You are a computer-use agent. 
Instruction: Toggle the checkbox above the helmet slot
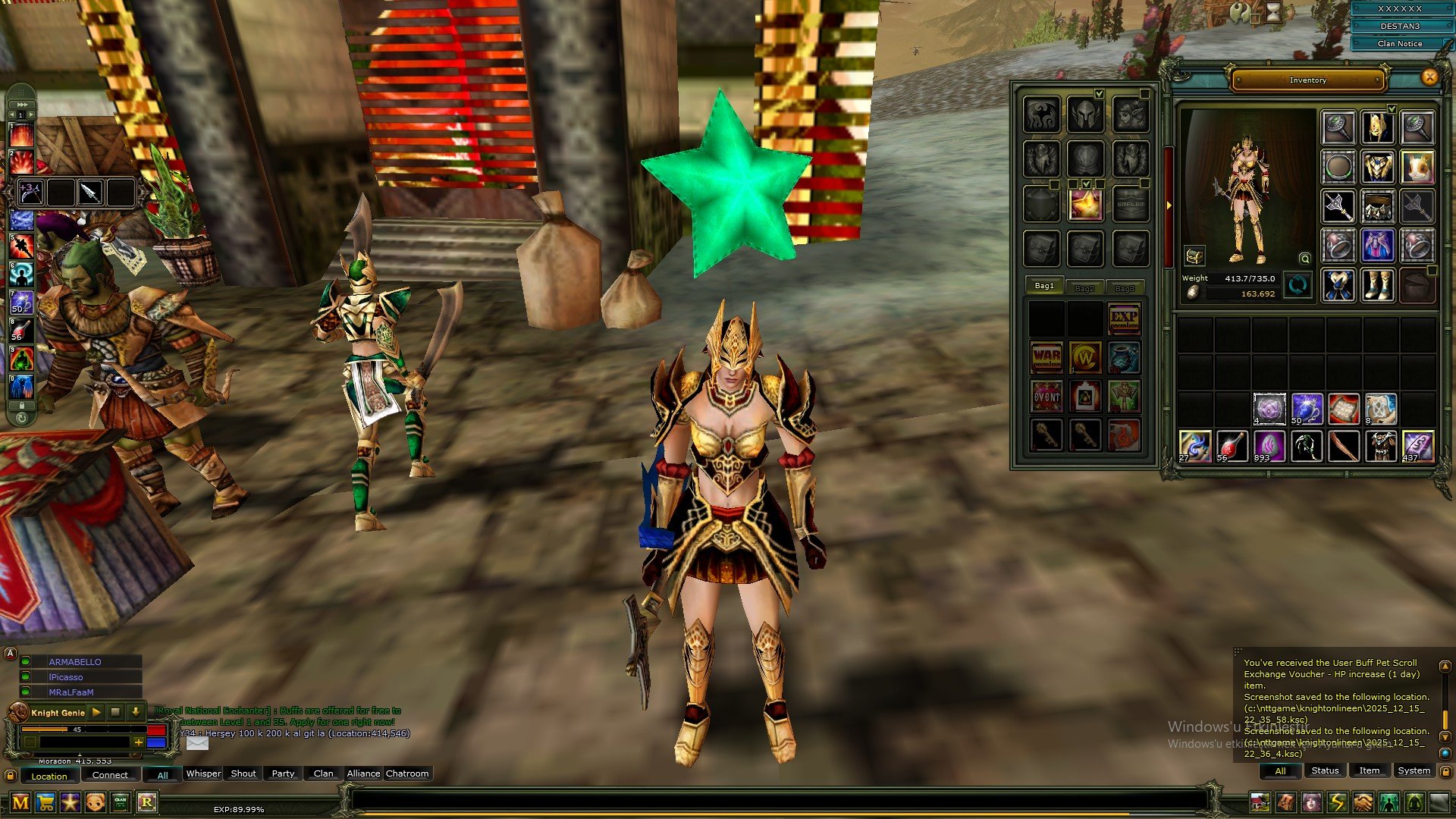1100,94
